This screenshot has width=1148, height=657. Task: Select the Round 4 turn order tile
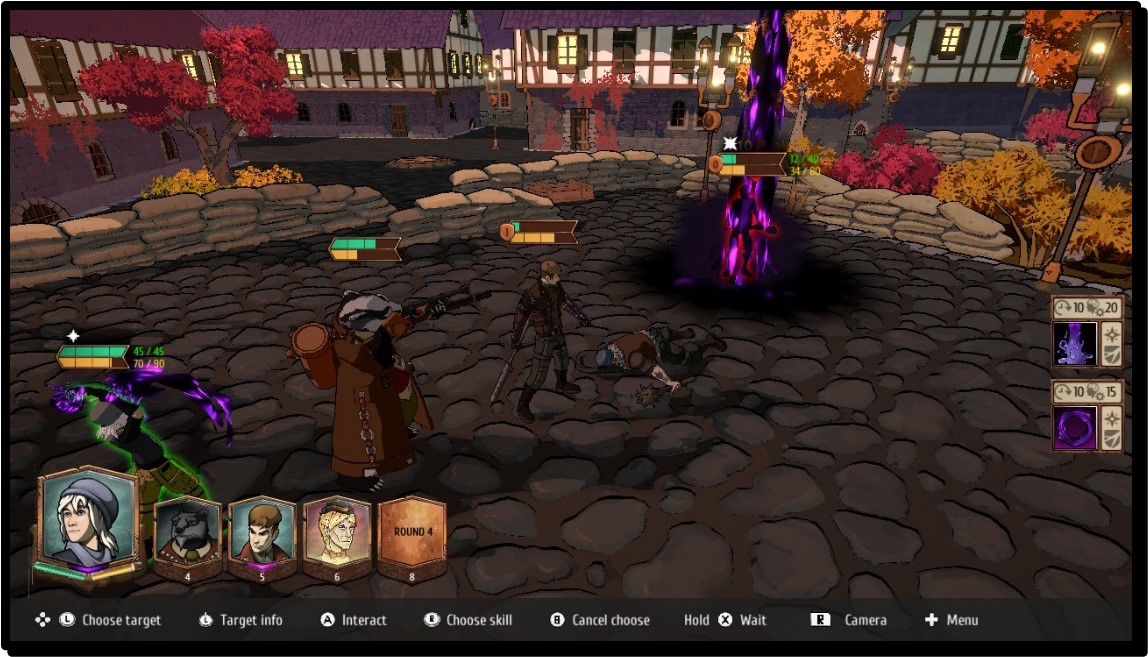pos(412,535)
